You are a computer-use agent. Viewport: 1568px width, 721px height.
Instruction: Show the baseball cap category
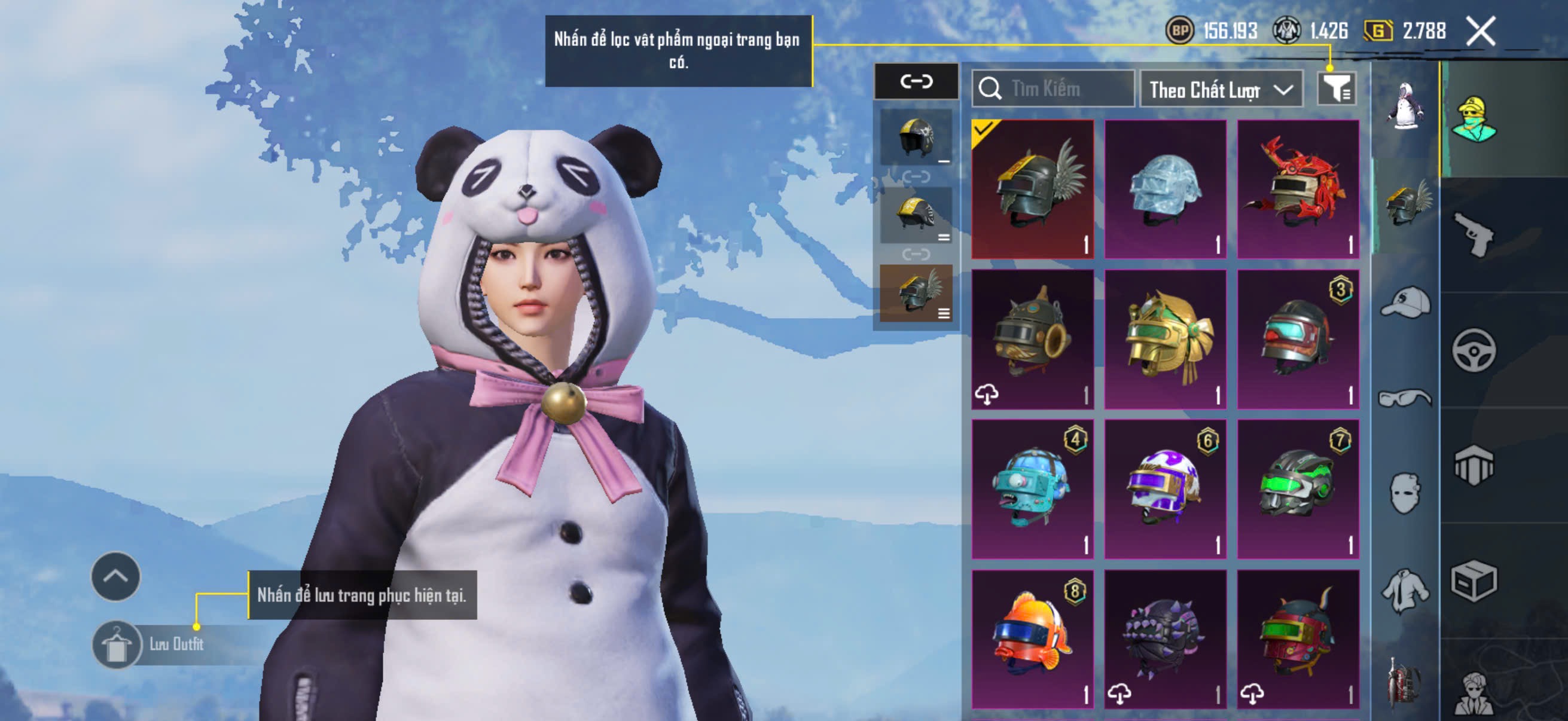point(1405,303)
